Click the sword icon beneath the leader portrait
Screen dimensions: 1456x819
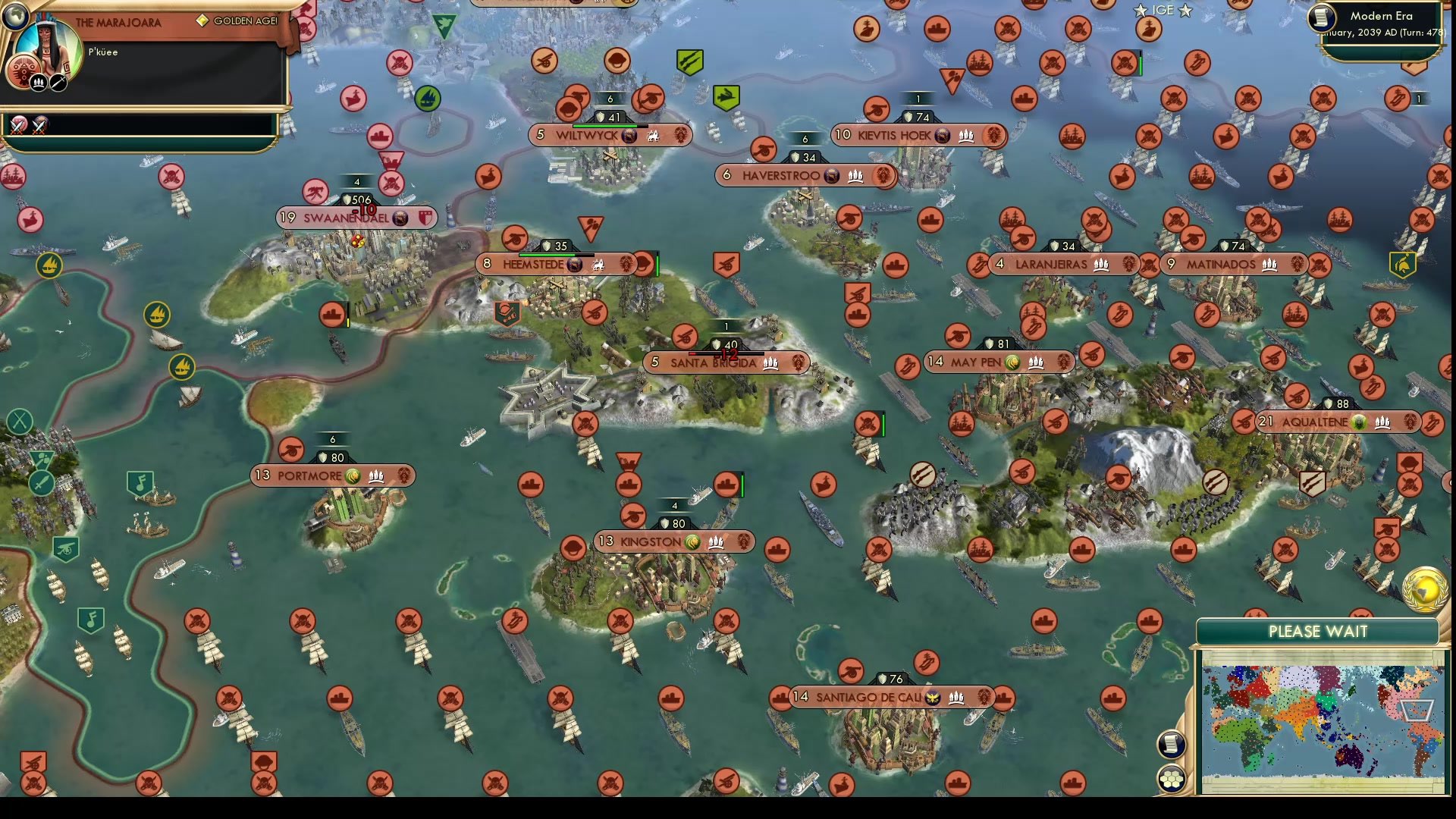pyautogui.click(x=58, y=81)
